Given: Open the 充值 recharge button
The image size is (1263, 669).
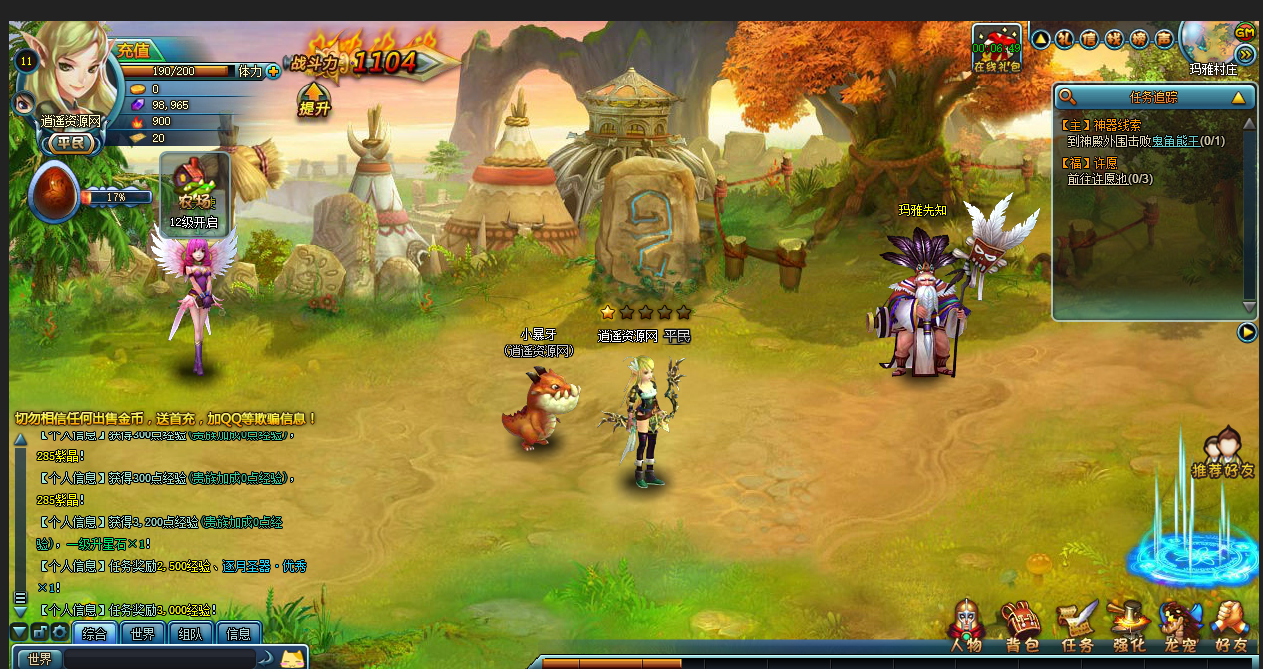Looking at the screenshot, I should (x=133, y=50).
